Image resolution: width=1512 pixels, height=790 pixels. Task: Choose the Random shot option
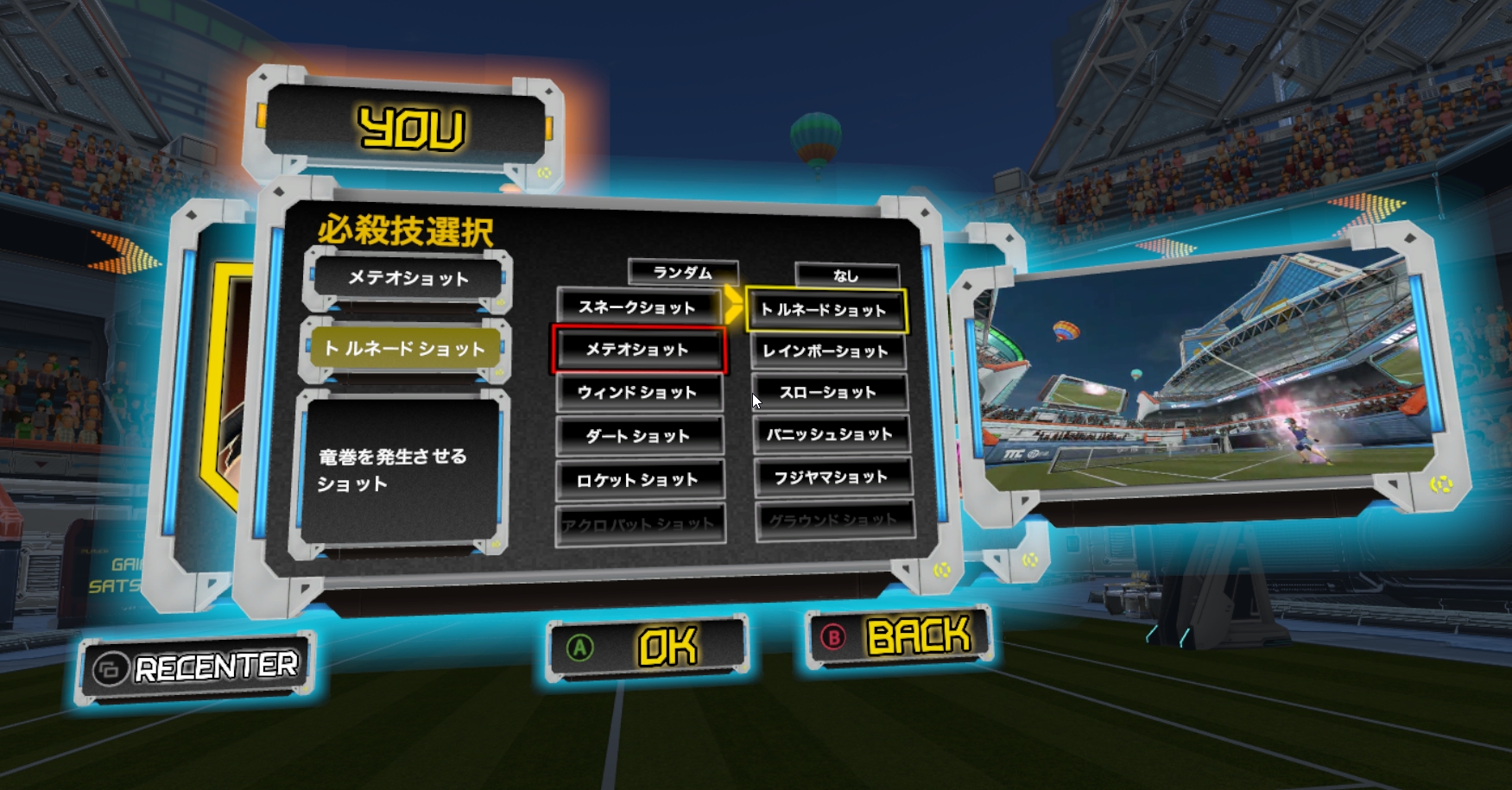[684, 272]
